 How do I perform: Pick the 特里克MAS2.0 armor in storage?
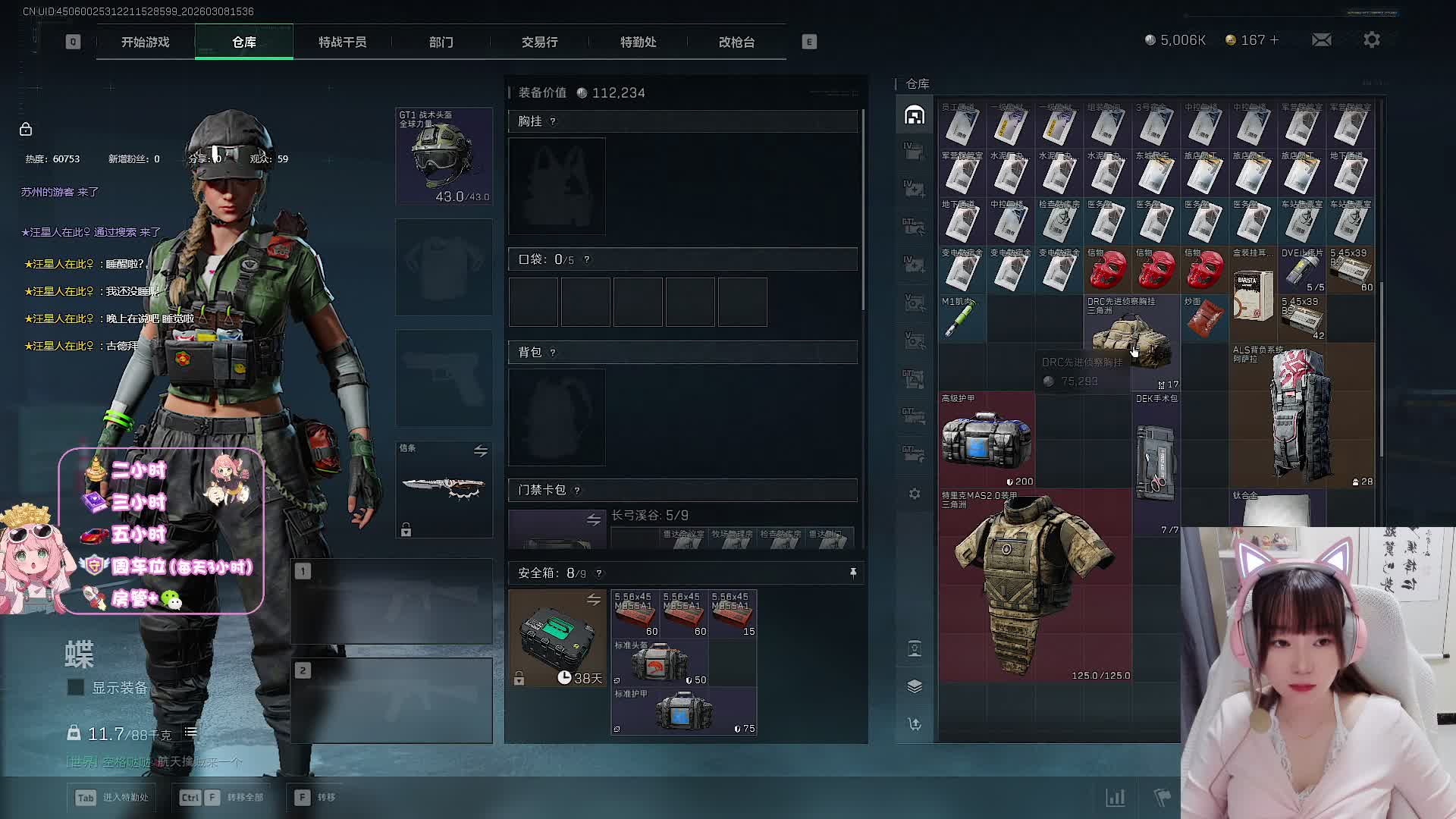coord(1034,584)
